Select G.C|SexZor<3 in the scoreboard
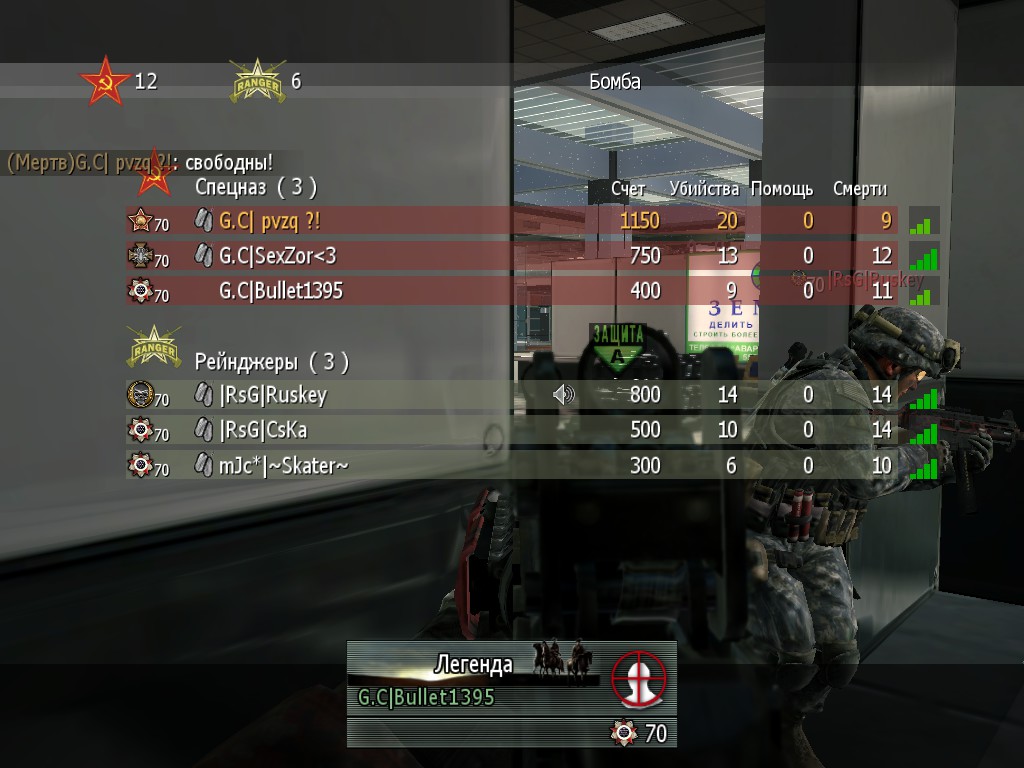The image size is (1024, 768). tap(277, 256)
